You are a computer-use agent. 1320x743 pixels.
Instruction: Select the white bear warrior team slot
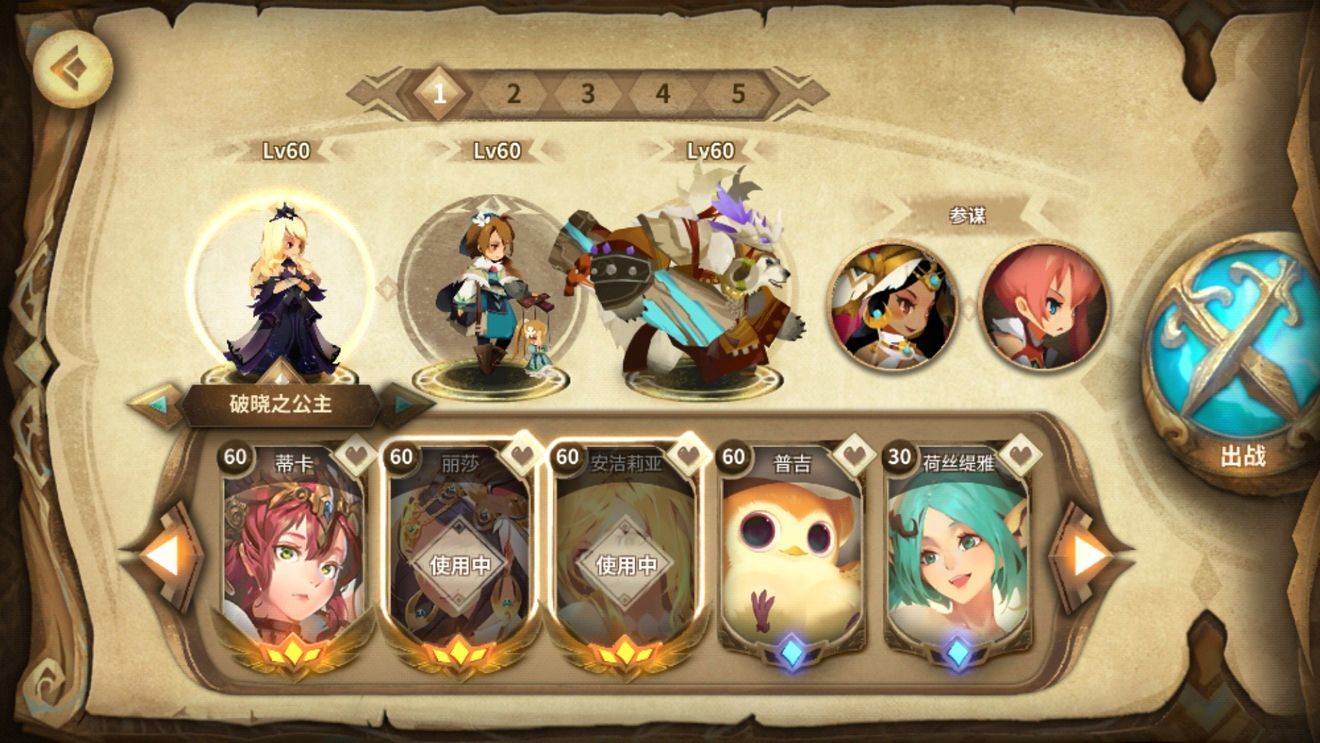(690, 290)
